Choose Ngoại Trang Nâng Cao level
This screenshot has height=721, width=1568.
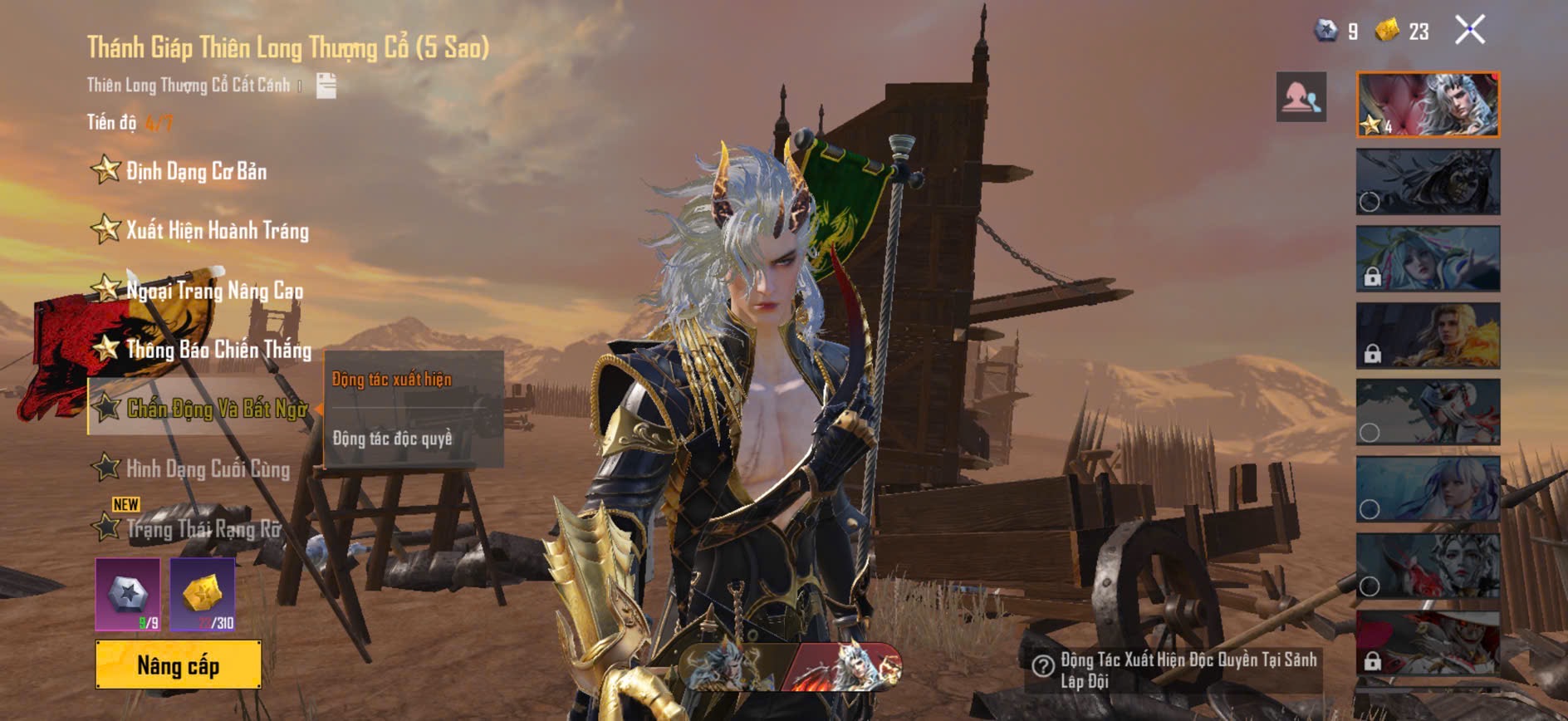click(x=213, y=290)
